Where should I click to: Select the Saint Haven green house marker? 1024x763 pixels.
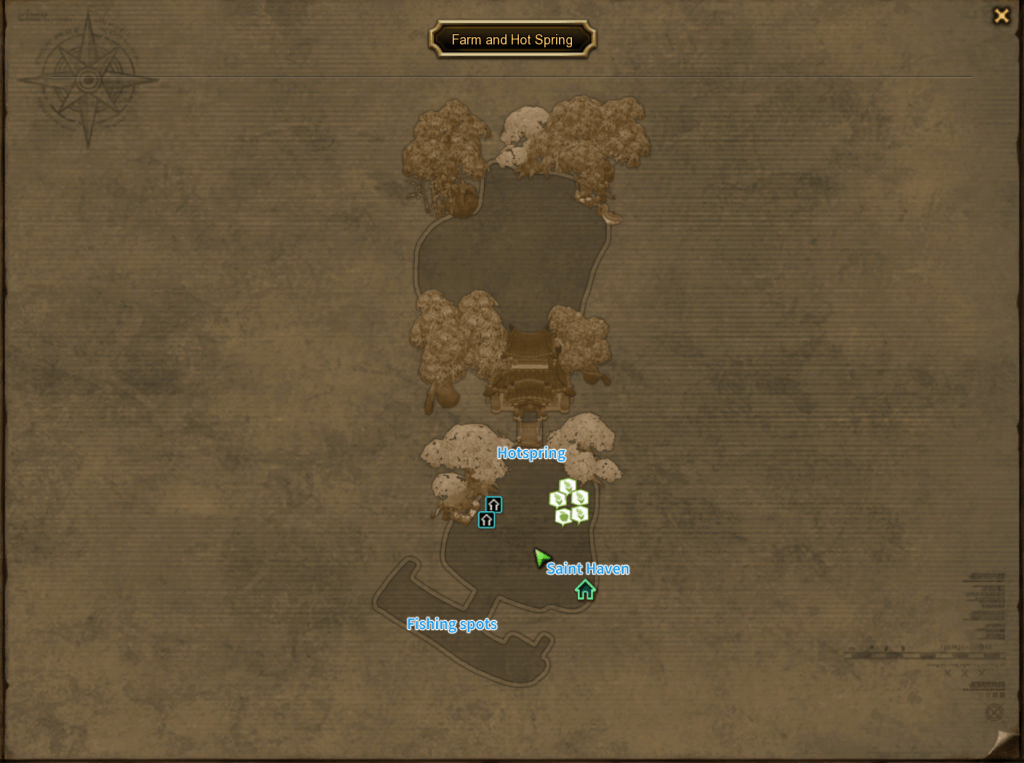click(x=585, y=591)
